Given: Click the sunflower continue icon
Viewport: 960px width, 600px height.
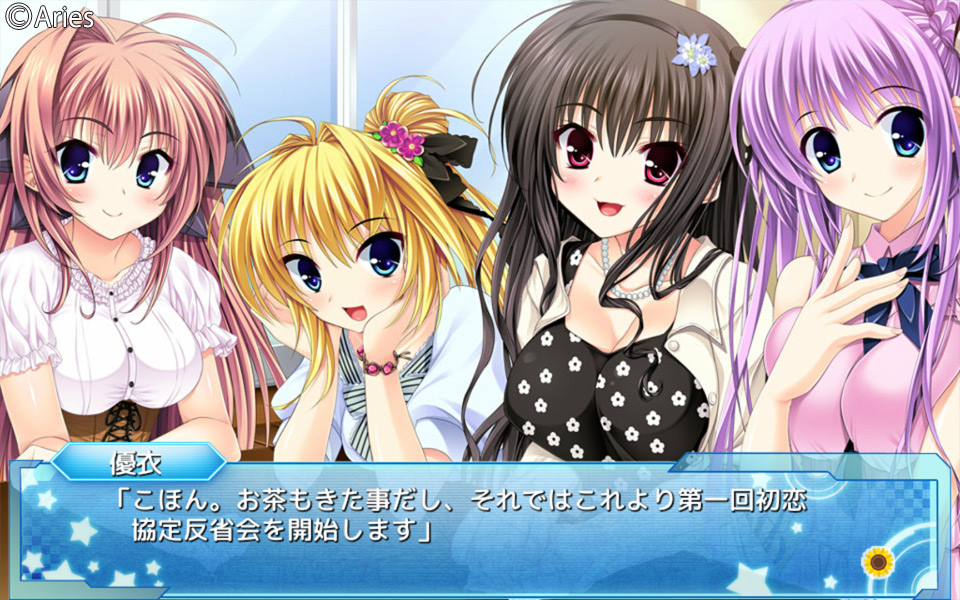Looking at the screenshot, I should (877, 562).
